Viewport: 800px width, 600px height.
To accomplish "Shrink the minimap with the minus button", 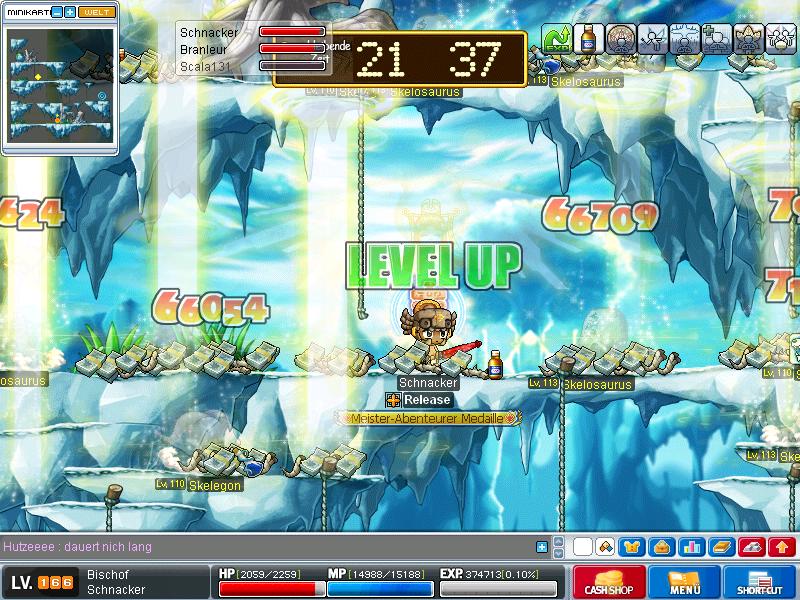I will pyautogui.click(x=56, y=12).
